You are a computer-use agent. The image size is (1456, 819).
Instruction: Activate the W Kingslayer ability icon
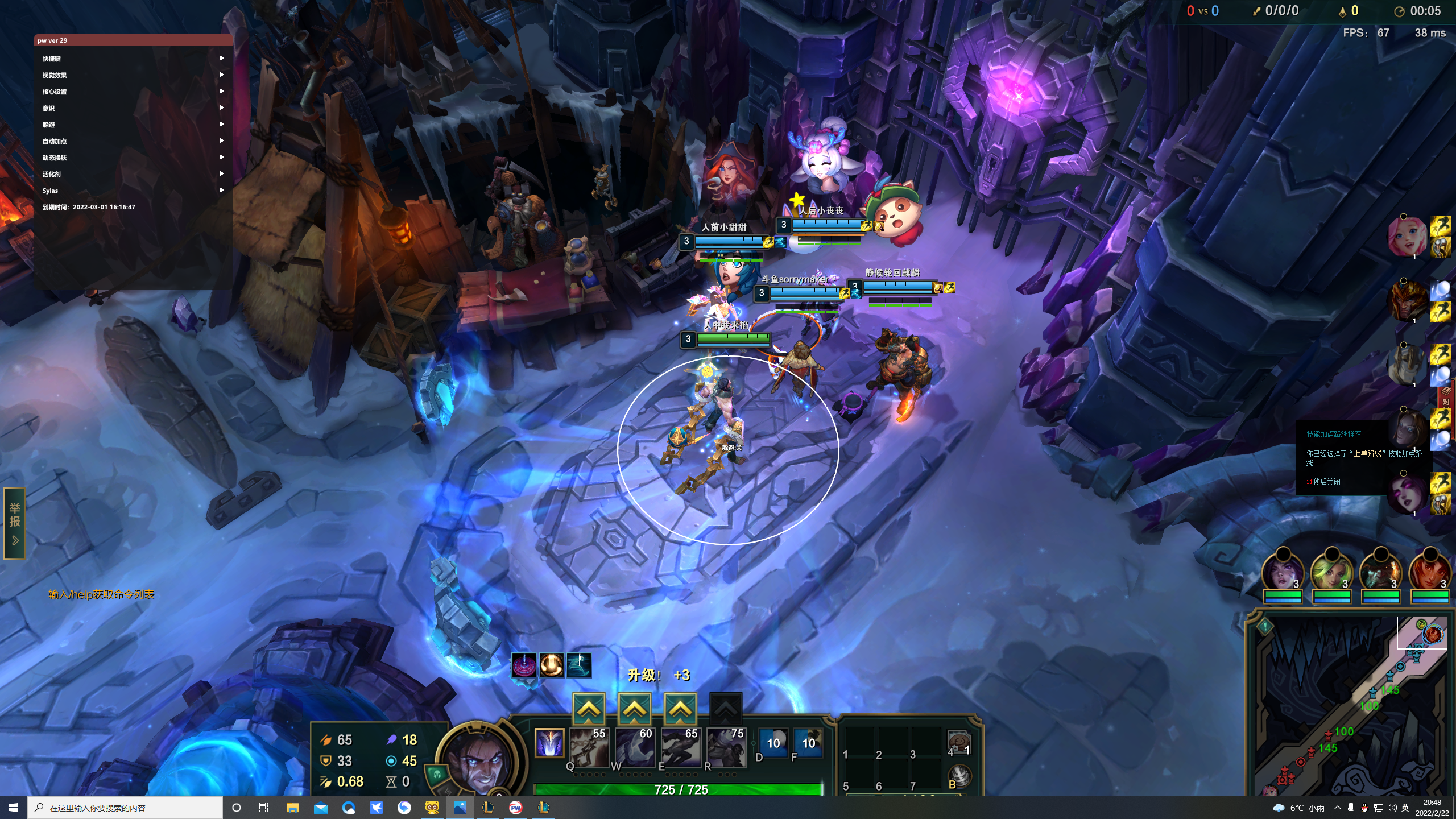coord(634,747)
